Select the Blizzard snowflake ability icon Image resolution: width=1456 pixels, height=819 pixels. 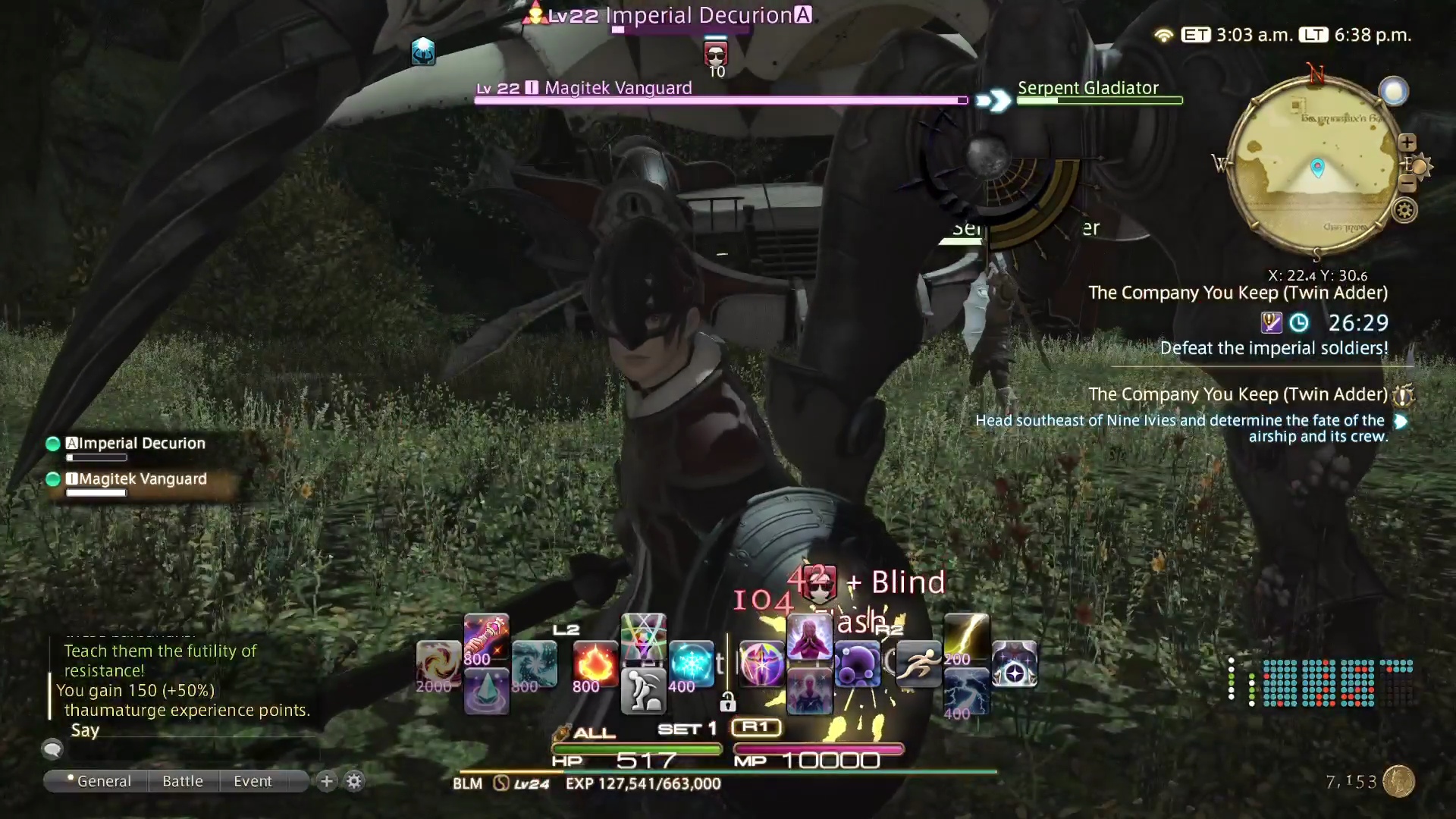click(692, 661)
